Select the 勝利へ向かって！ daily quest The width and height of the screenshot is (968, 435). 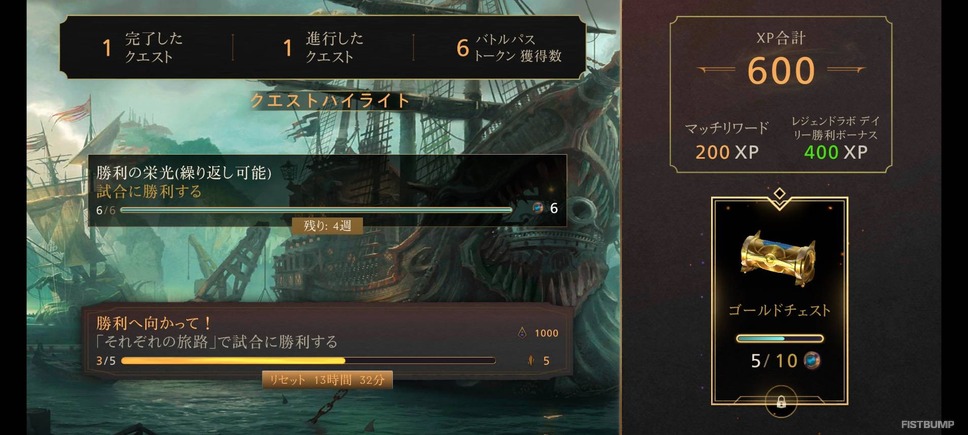click(x=327, y=340)
